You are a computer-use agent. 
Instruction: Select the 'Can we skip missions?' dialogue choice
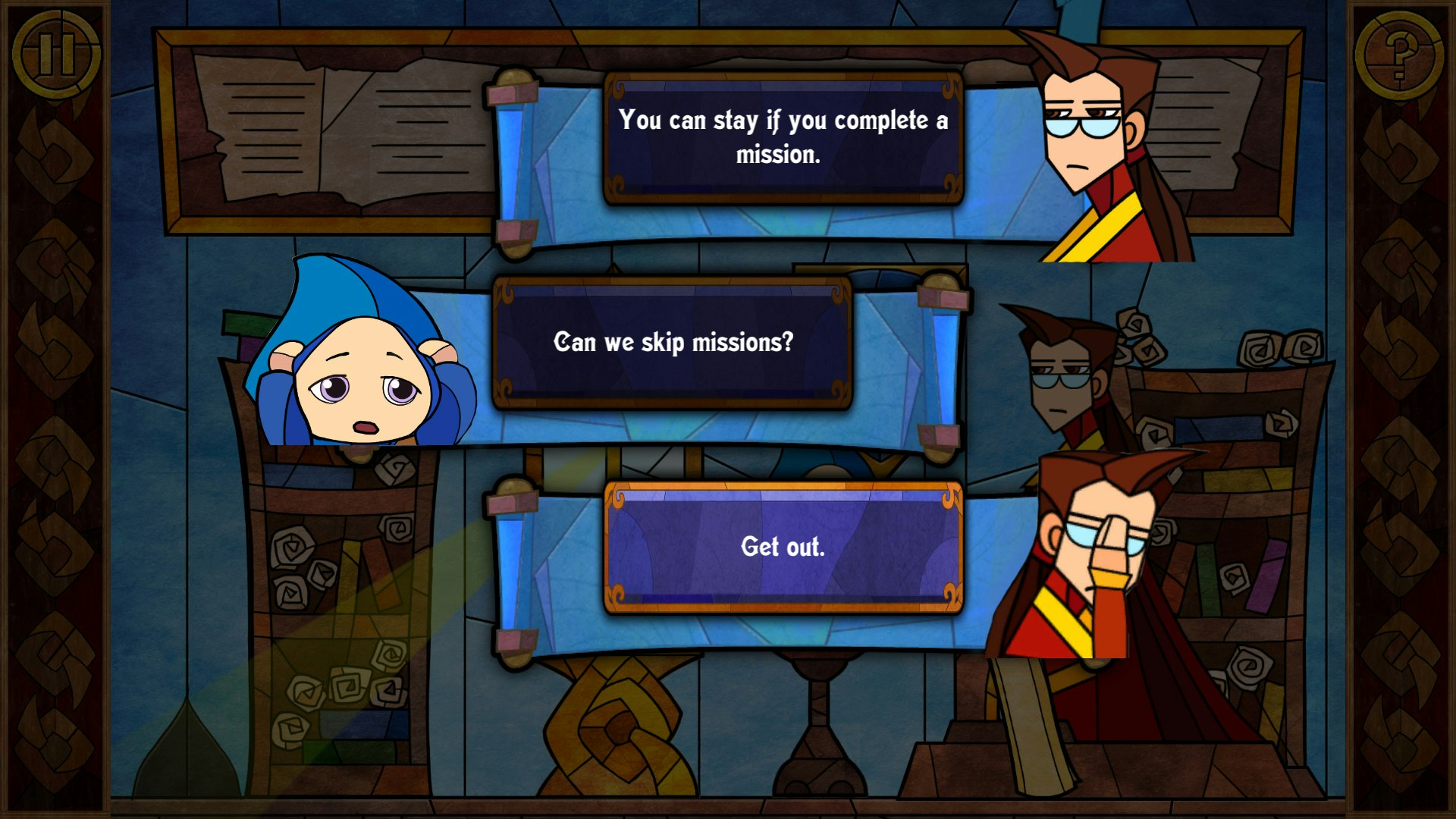pyautogui.click(x=673, y=341)
